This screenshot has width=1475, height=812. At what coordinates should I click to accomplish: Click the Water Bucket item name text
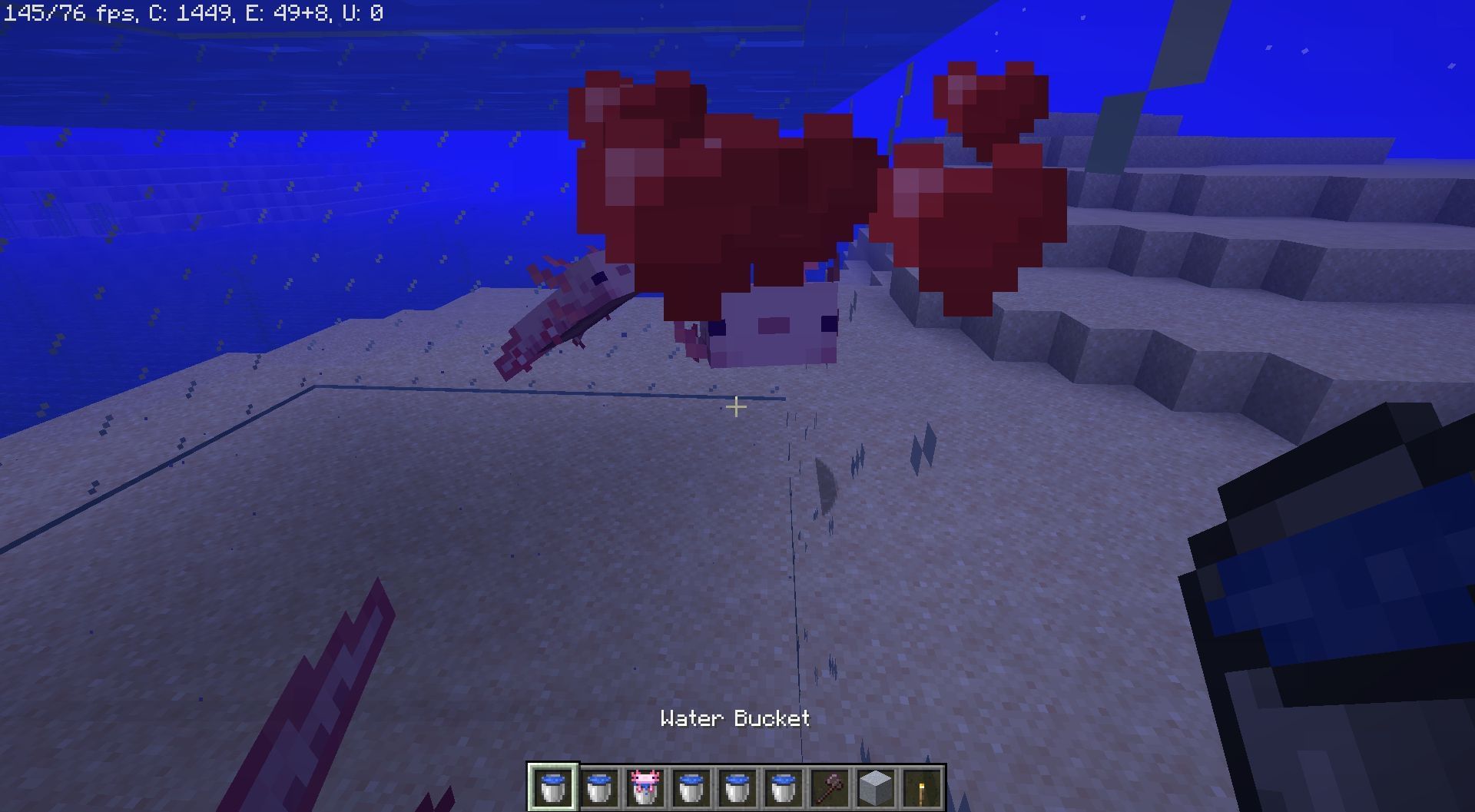(x=734, y=719)
